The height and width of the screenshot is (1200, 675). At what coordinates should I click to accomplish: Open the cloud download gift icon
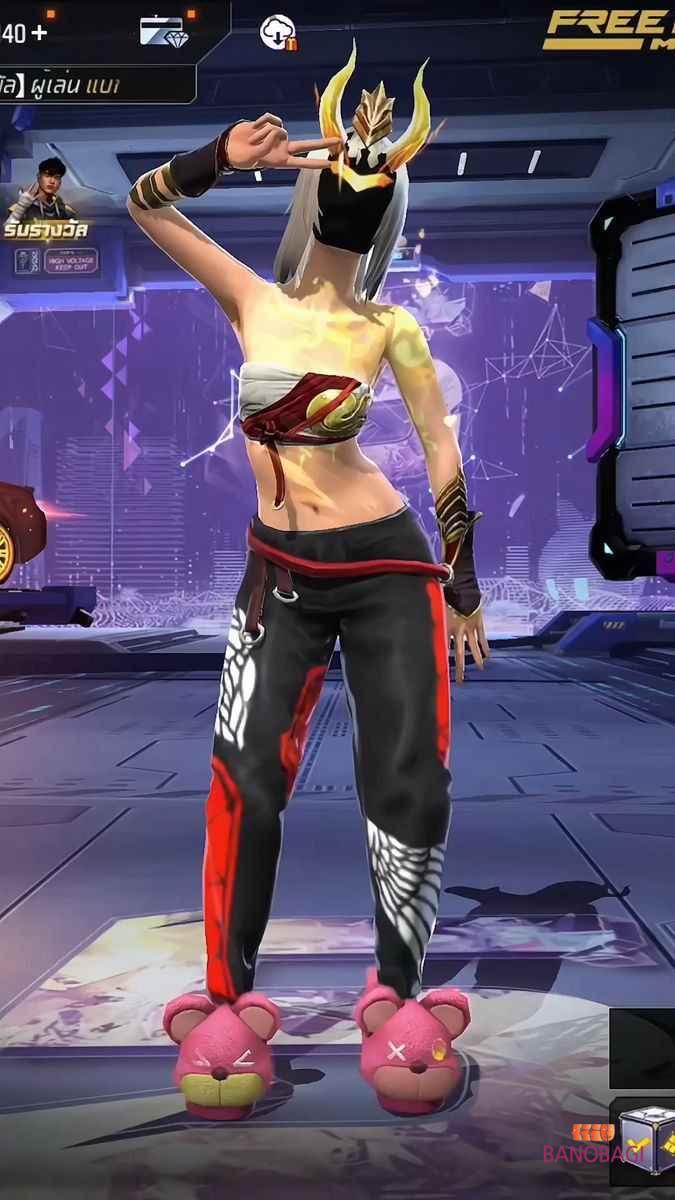click(x=278, y=33)
